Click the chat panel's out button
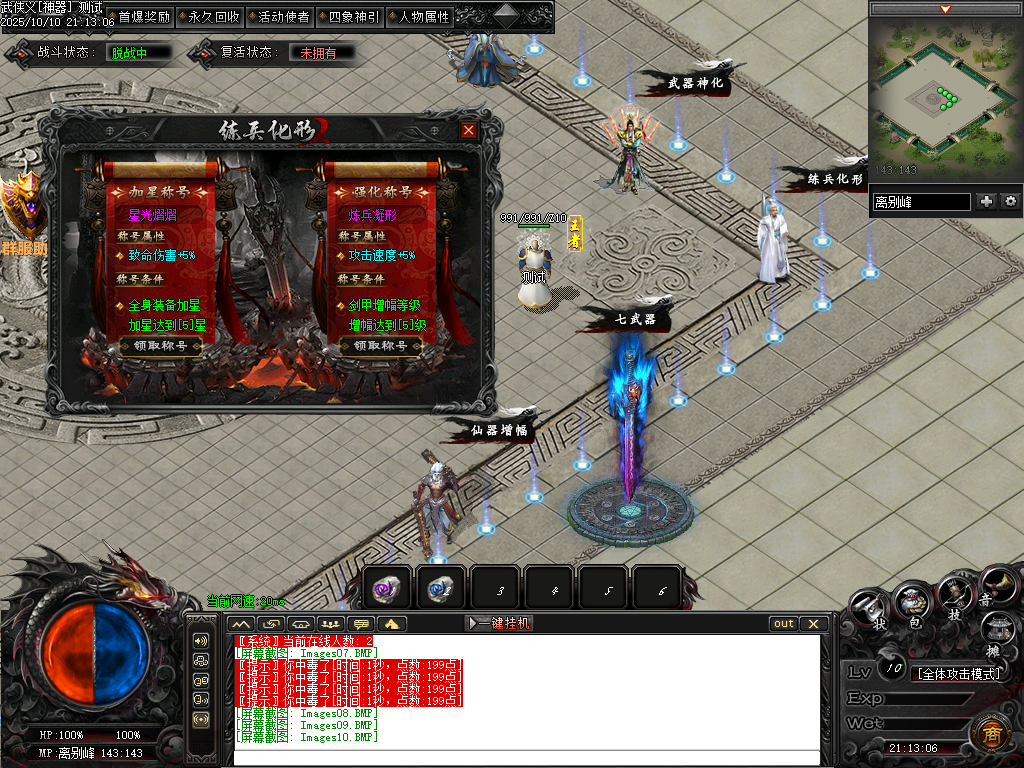The image size is (1024, 768). pyautogui.click(x=784, y=623)
